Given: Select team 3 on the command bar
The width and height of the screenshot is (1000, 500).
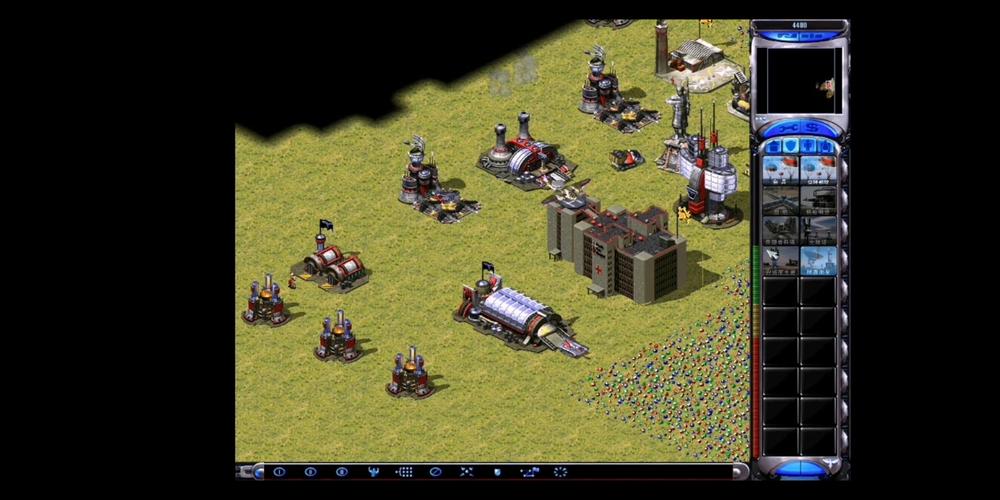Looking at the screenshot, I should point(341,471).
